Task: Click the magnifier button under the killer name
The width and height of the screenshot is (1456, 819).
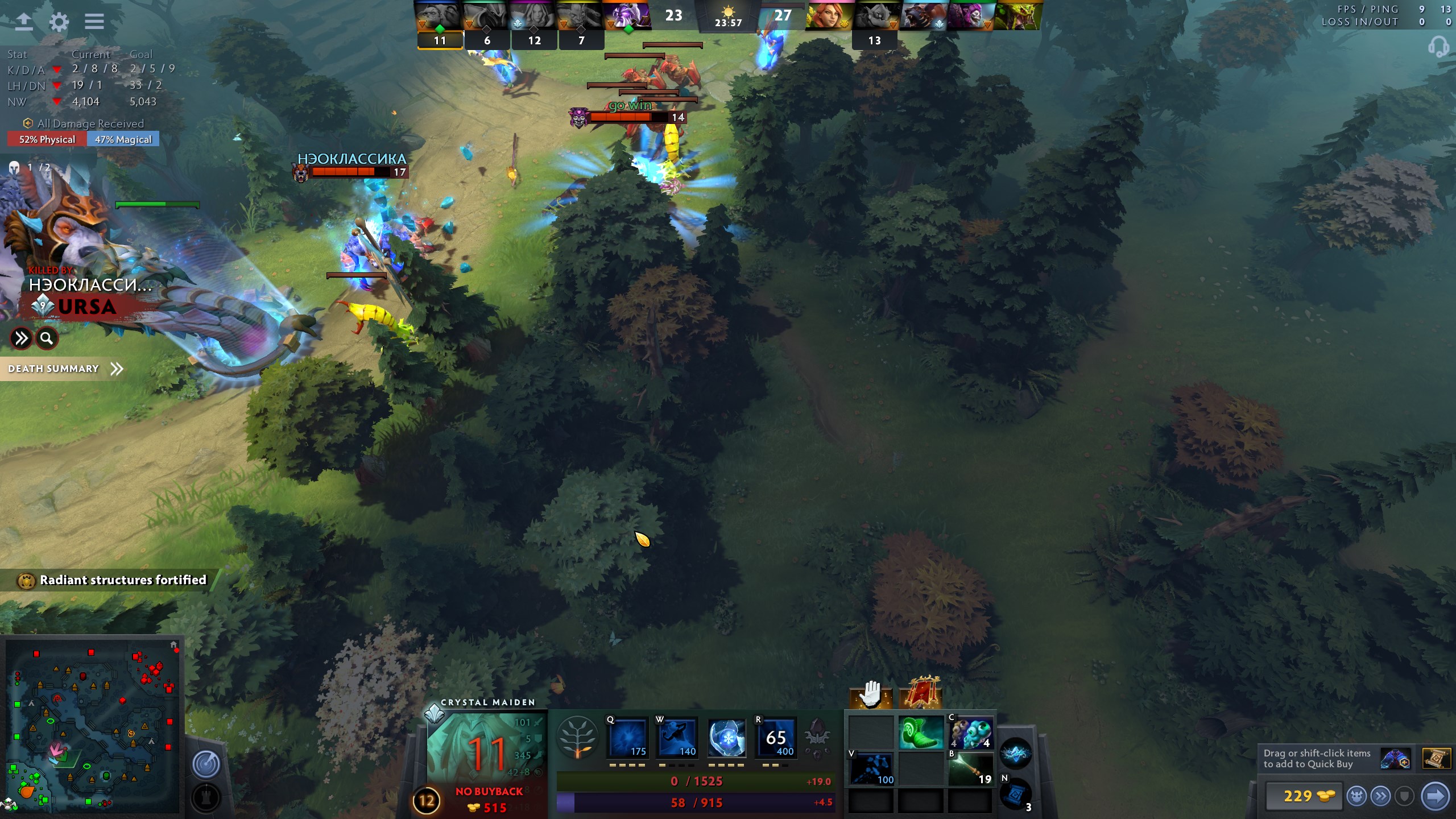Action: point(47,339)
